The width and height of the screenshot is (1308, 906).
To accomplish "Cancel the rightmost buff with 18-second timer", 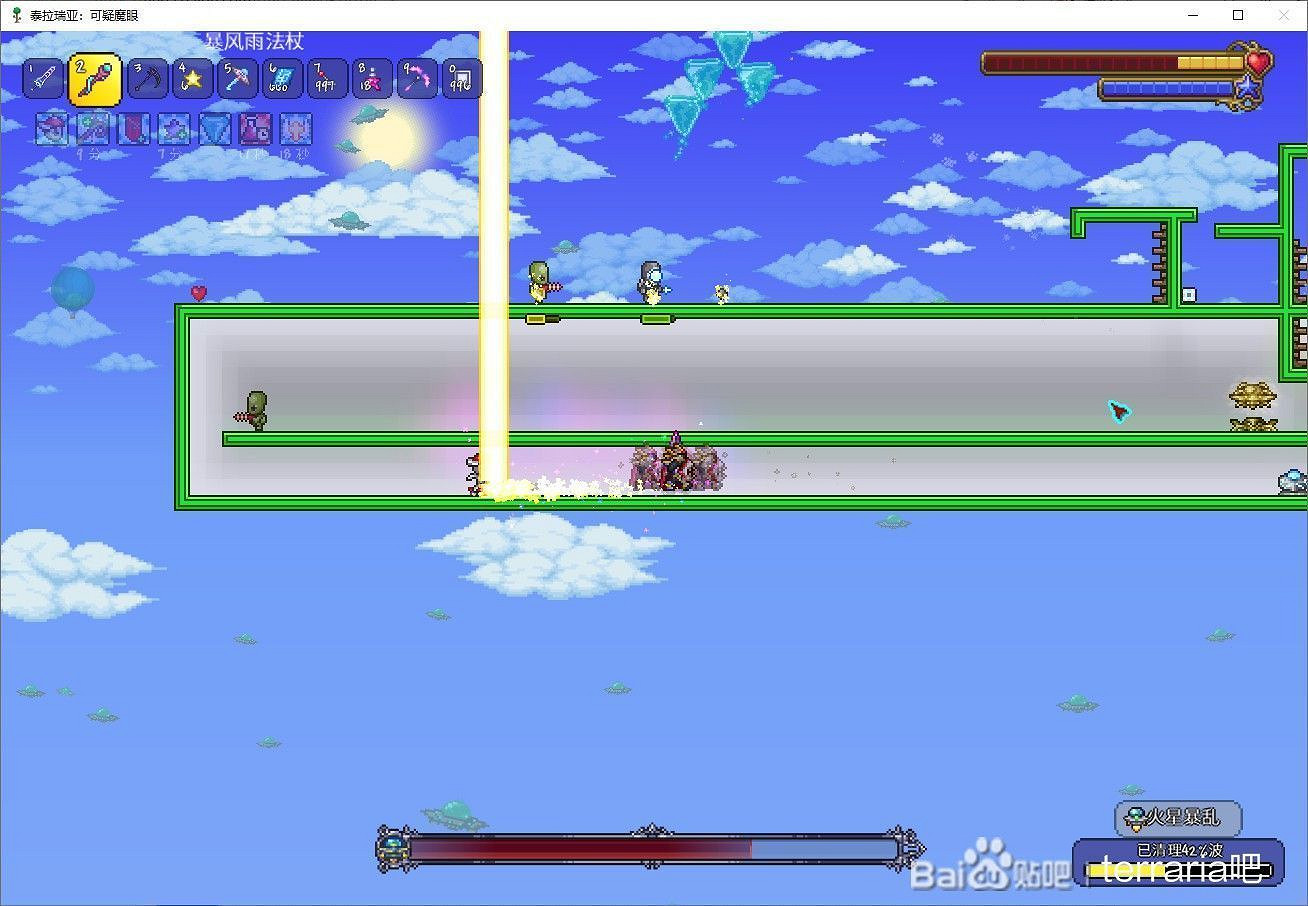I will coord(296,130).
